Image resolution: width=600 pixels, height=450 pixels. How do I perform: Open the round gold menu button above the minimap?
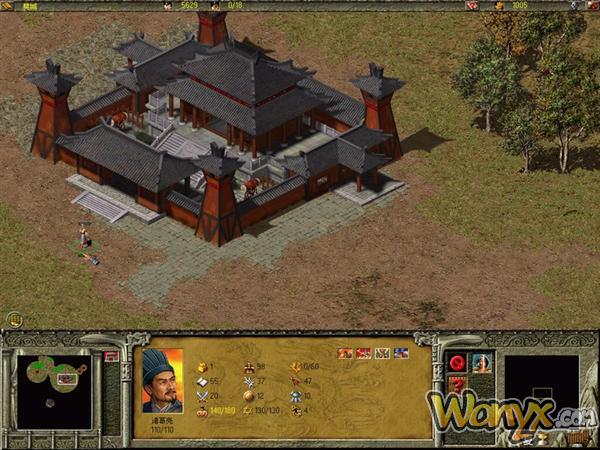[x=15, y=319]
